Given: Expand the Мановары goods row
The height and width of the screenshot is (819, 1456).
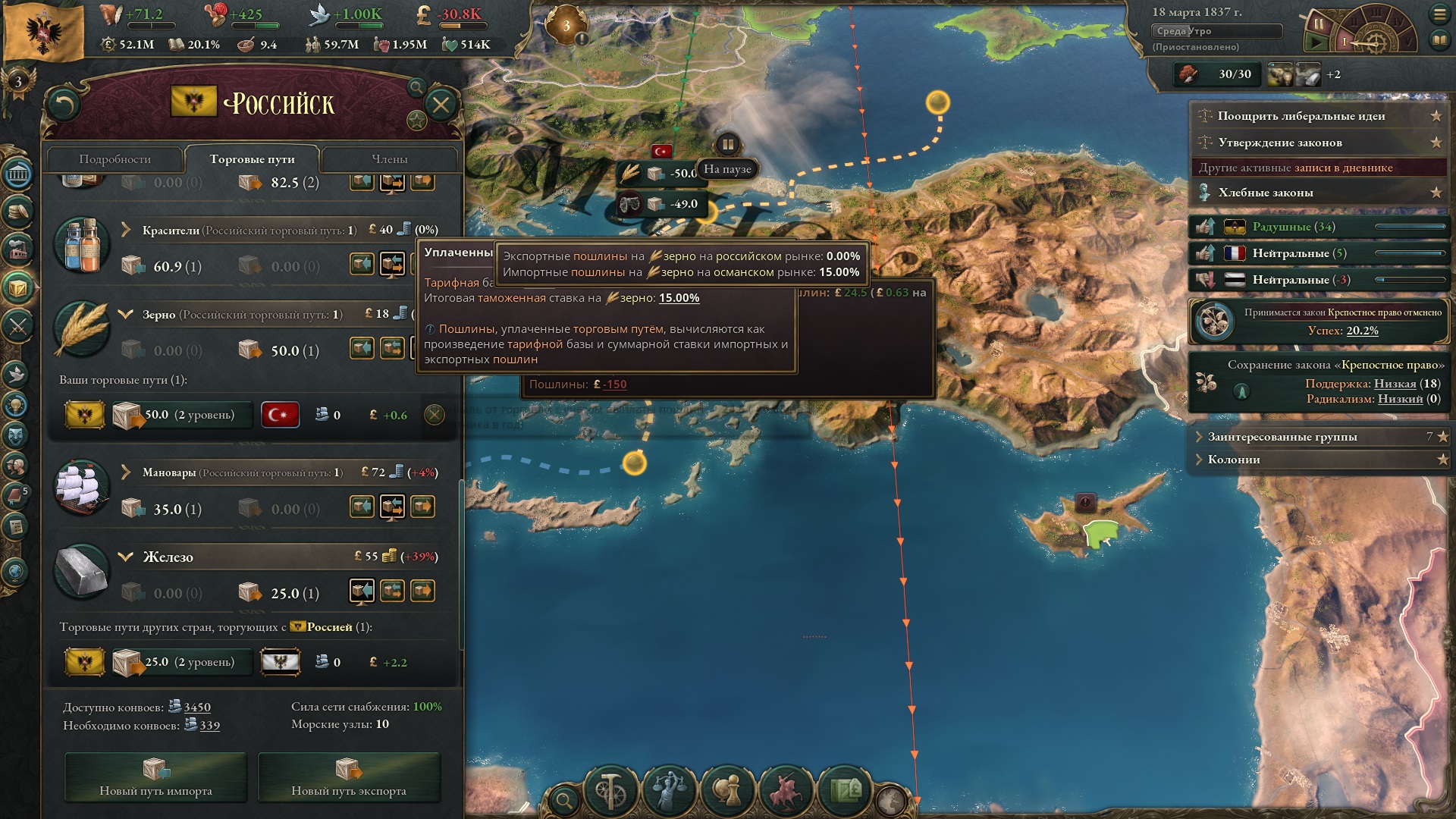Looking at the screenshot, I should pyautogui.click(x=126, y=472).
